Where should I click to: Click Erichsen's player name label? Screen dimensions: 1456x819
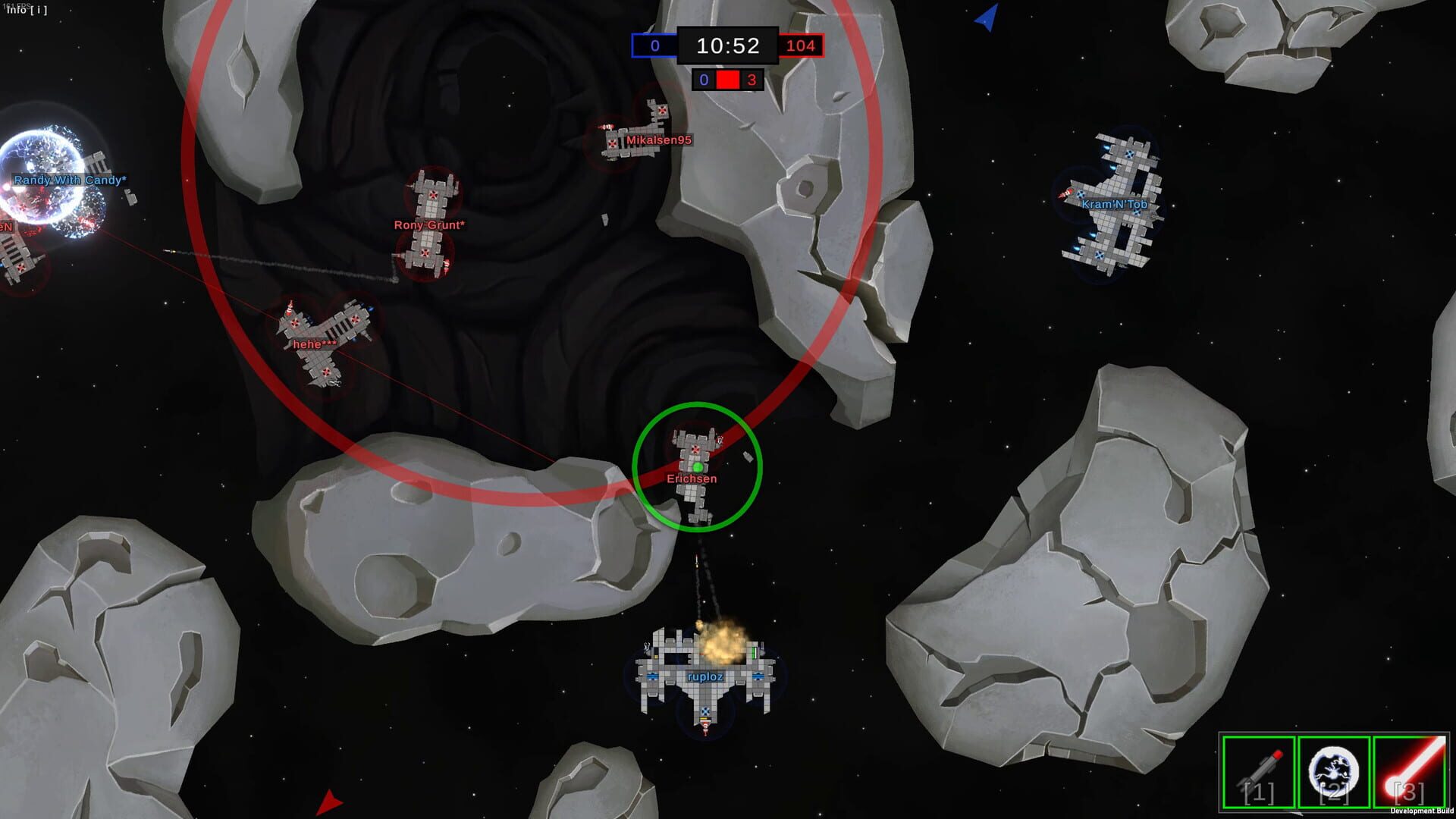click(692, 479)
